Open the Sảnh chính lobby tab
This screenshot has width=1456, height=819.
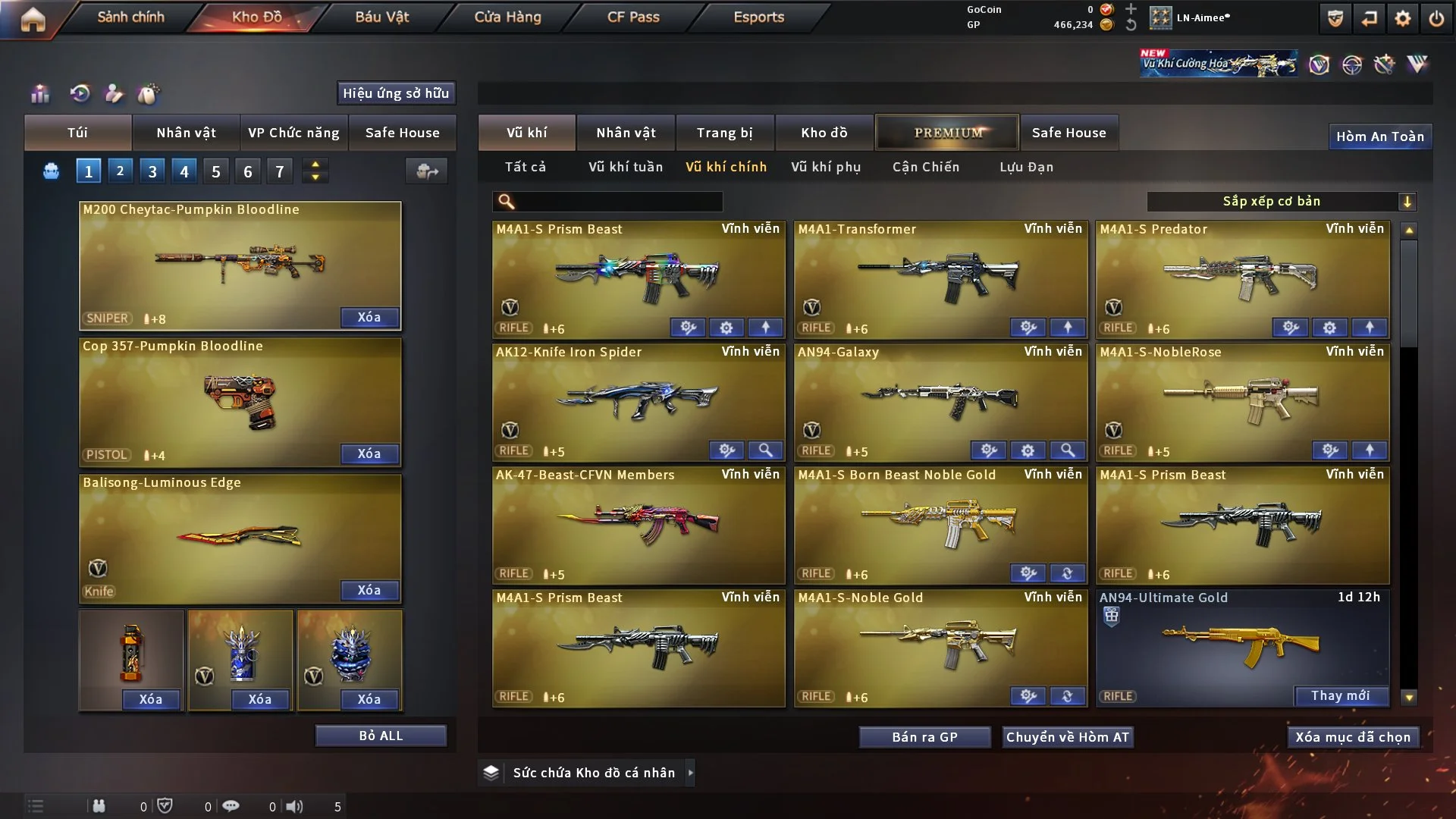(130, 17)
